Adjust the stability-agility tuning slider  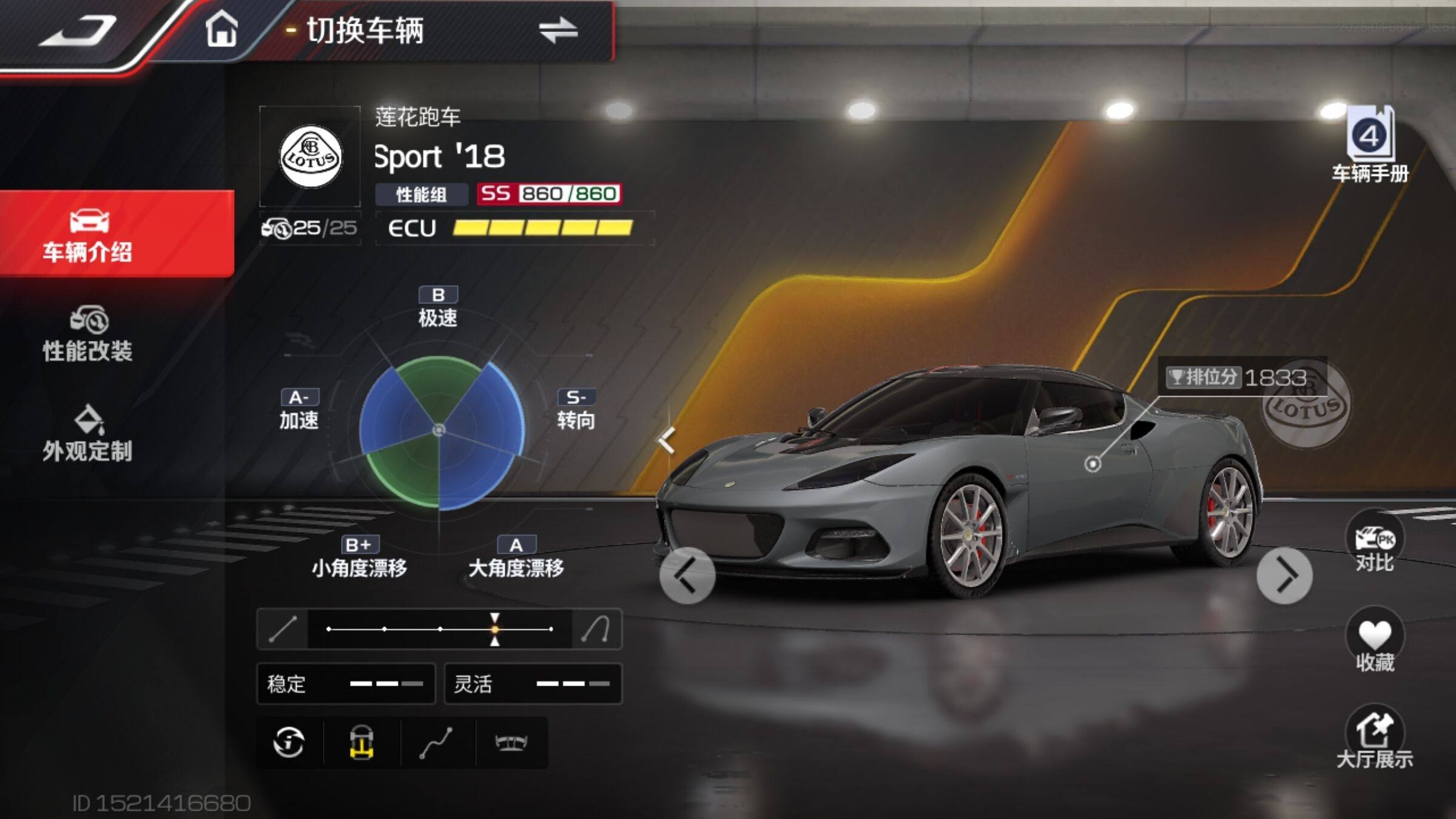pos(495,629)
